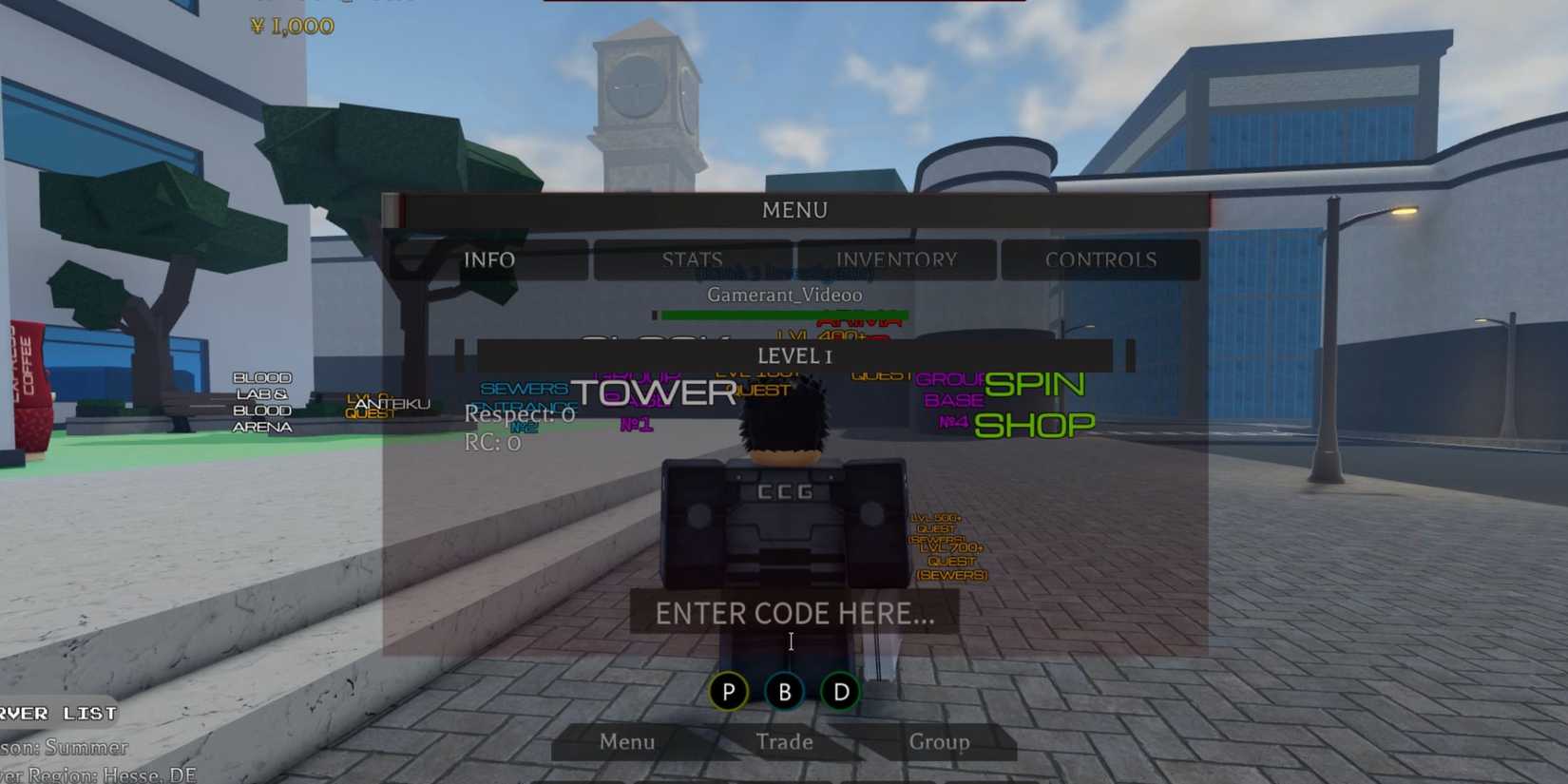Click the LEVEL 1 banner
This screenshot has height=784, width=1568.
[x=794, y=356]
